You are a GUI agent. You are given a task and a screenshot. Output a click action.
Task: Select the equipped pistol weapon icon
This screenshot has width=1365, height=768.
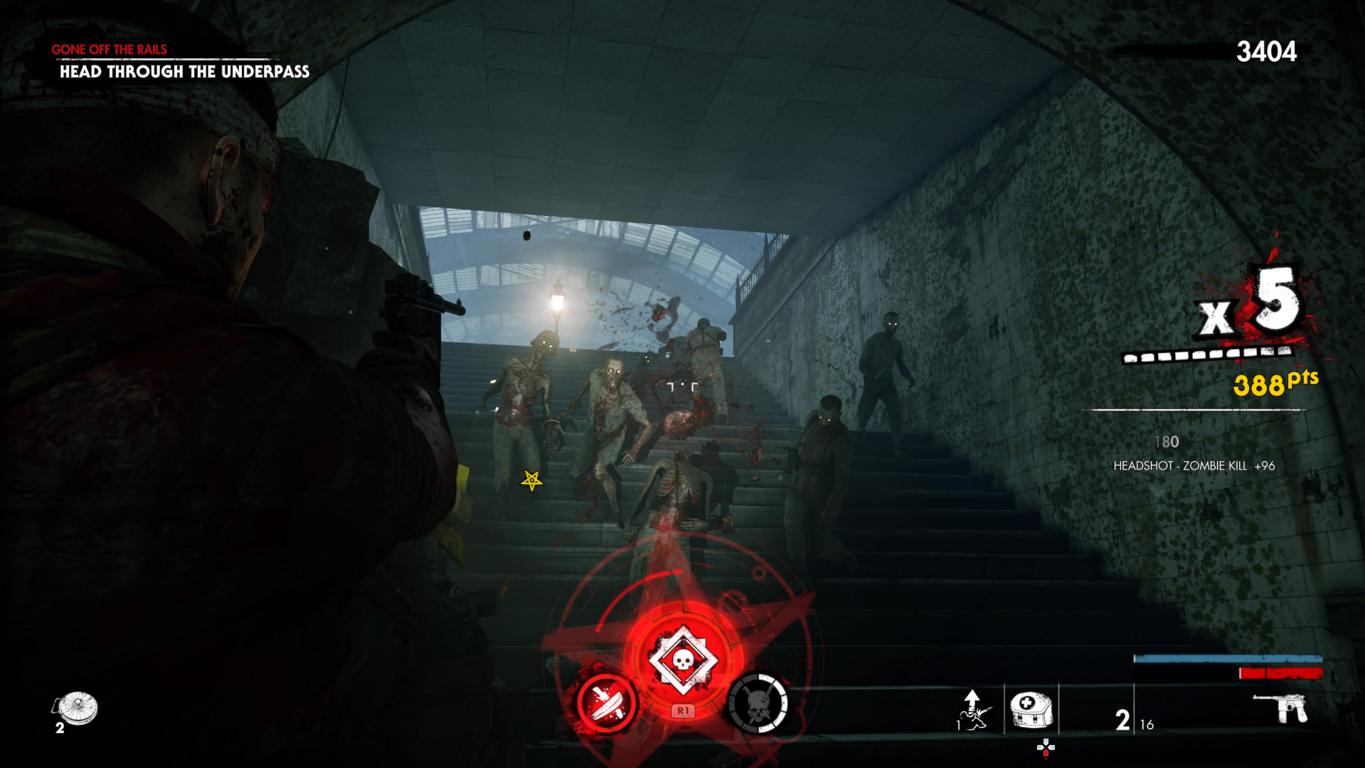tap(1280, 708)
